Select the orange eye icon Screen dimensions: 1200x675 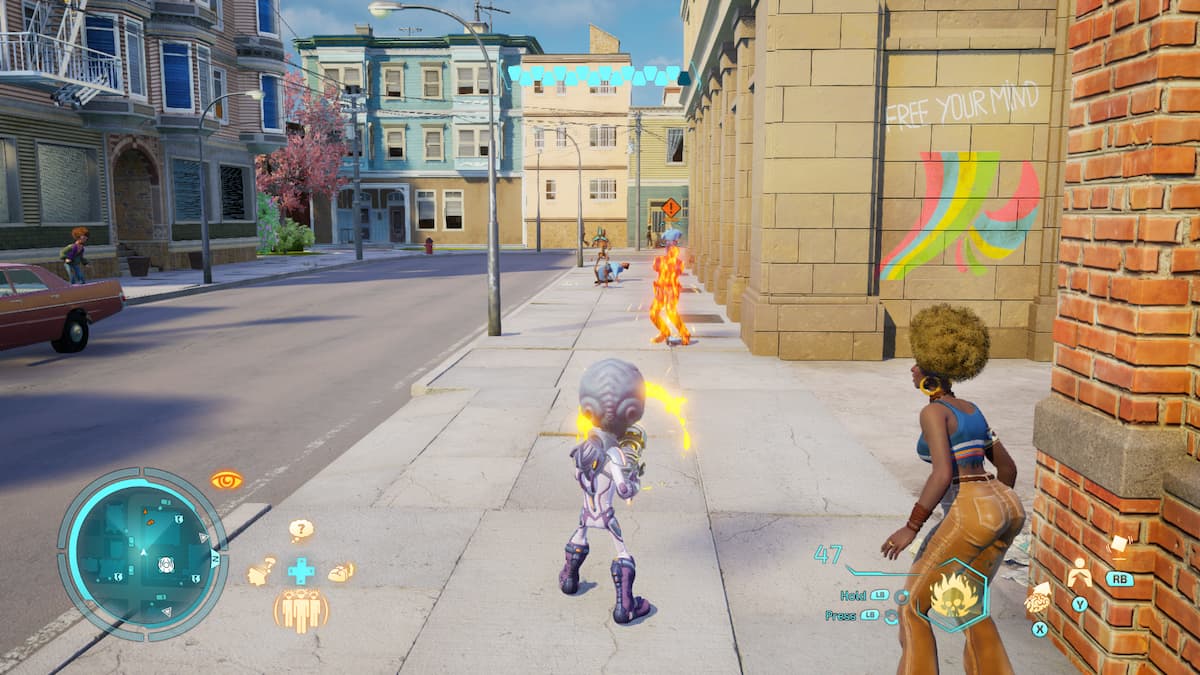(x=227, y=480)
